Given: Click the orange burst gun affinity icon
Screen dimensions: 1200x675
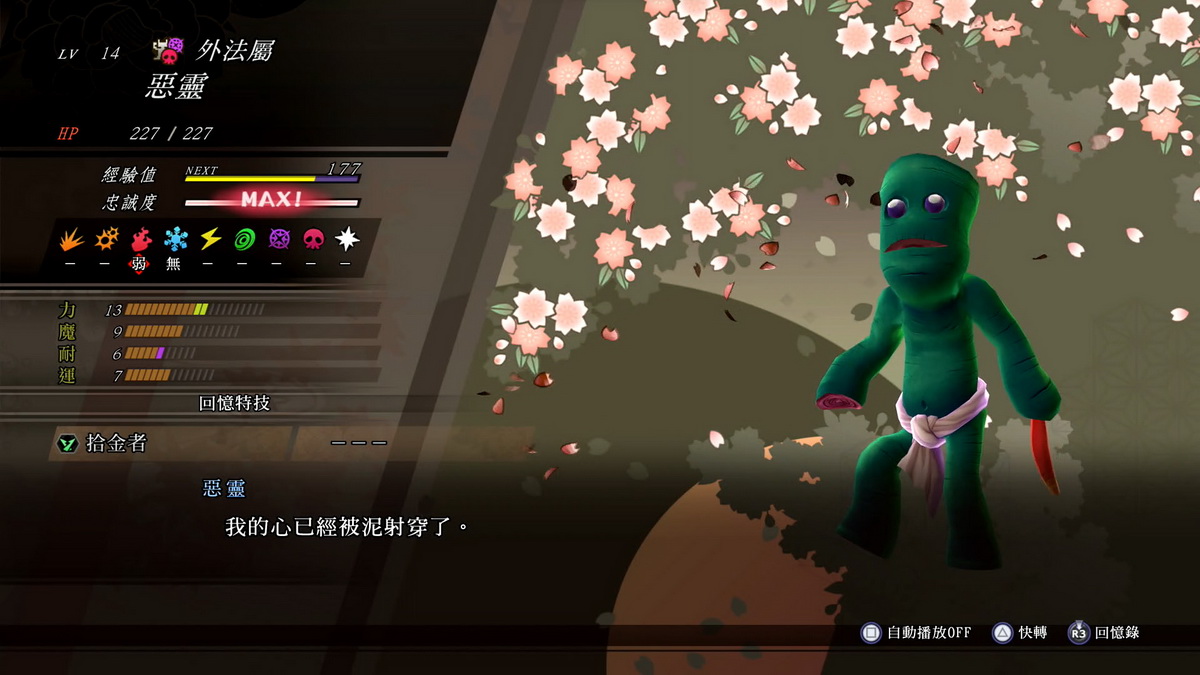Looking at the screenshot, I should click(106, 239).
